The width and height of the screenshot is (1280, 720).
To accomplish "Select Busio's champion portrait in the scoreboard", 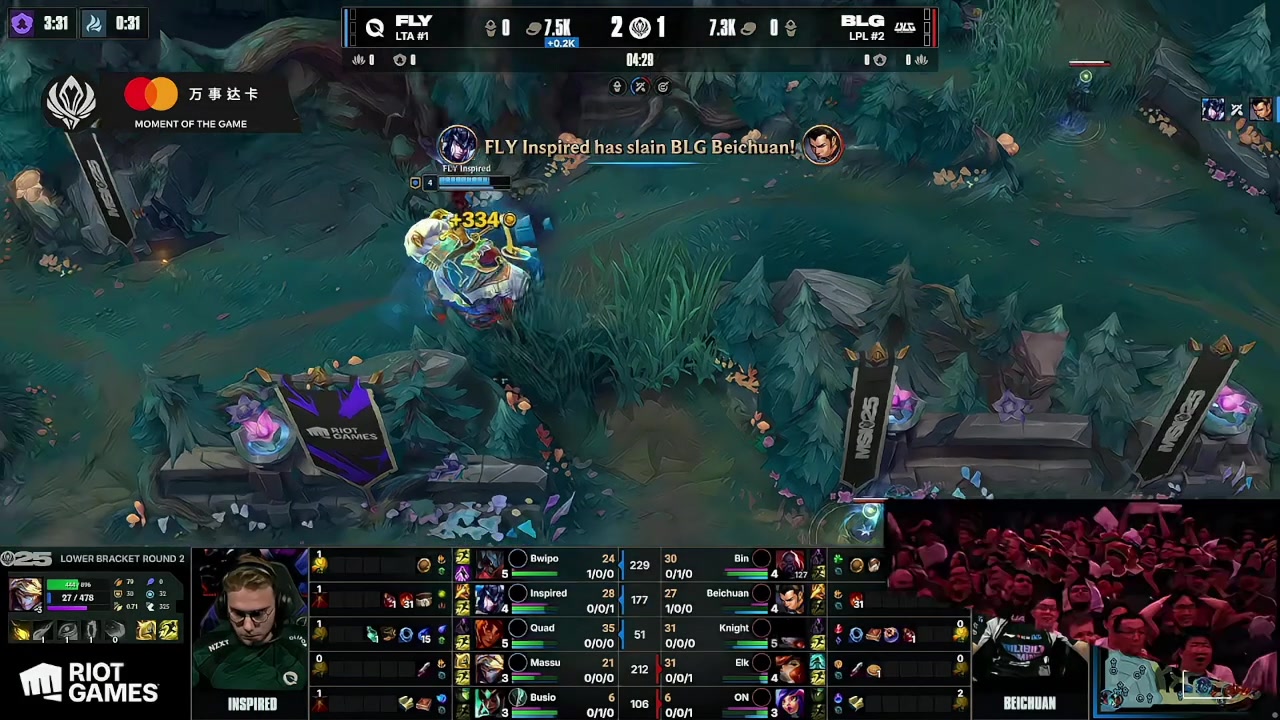I will click(489, 703).
